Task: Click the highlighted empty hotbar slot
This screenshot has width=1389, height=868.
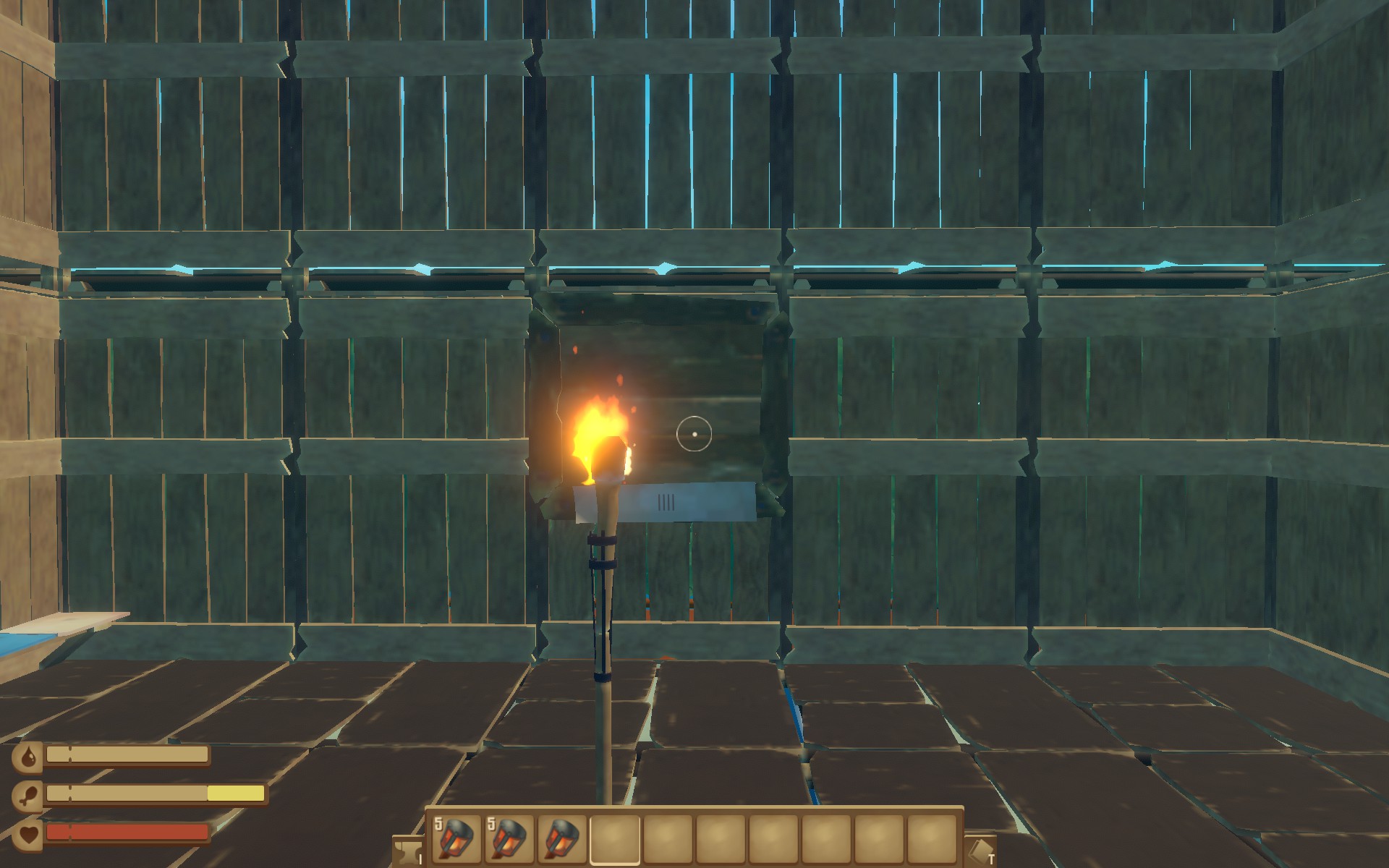Action: tap(615, 839)
